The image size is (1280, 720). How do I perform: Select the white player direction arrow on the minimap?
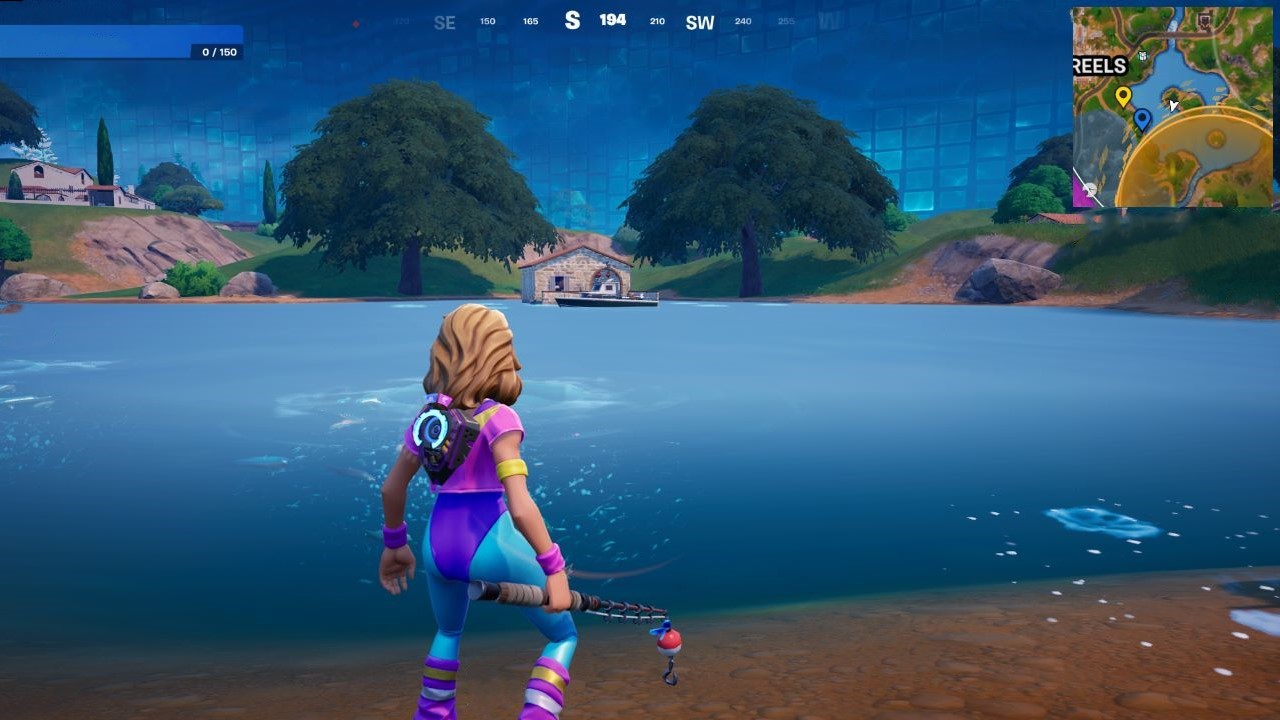tap(1172, 104)
